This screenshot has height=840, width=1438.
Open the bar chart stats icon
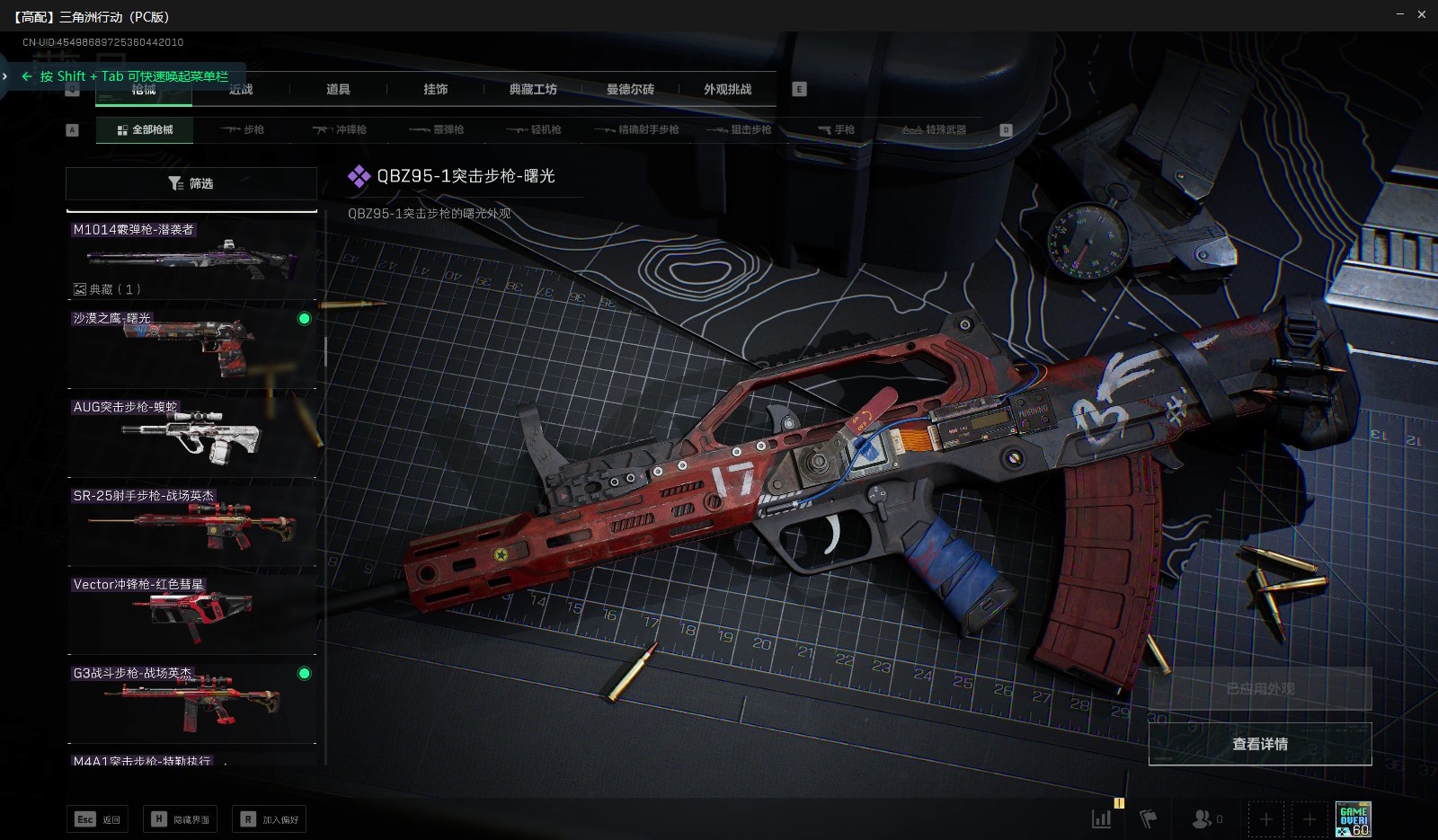click(1101, 818)
